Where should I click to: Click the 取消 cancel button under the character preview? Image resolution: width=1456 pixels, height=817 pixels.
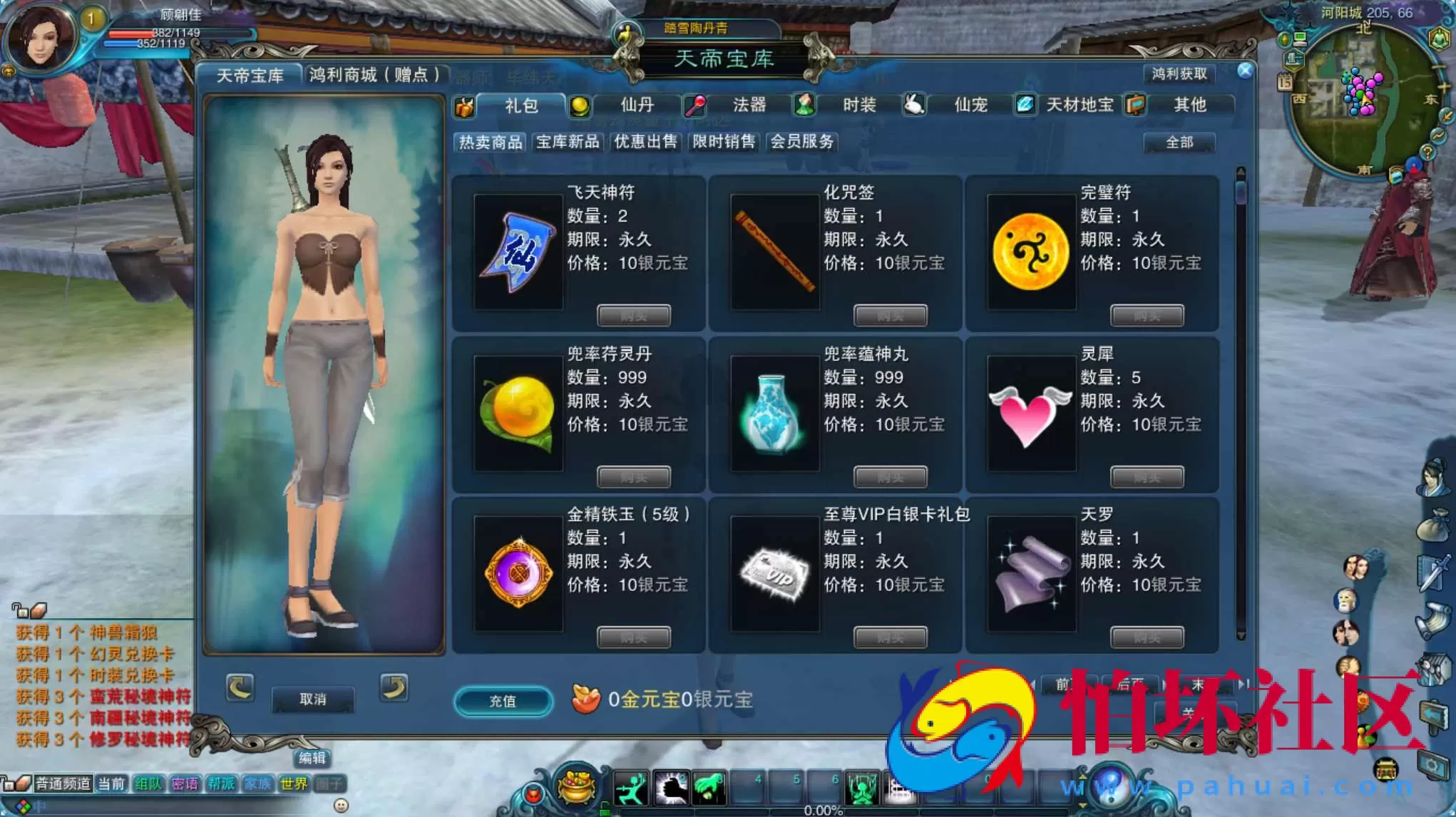coord(314,700)
